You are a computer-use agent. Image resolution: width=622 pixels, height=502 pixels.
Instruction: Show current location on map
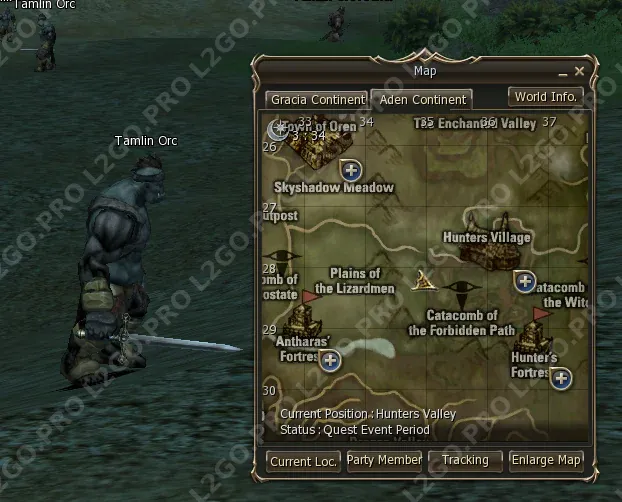[x=303, y=460]
